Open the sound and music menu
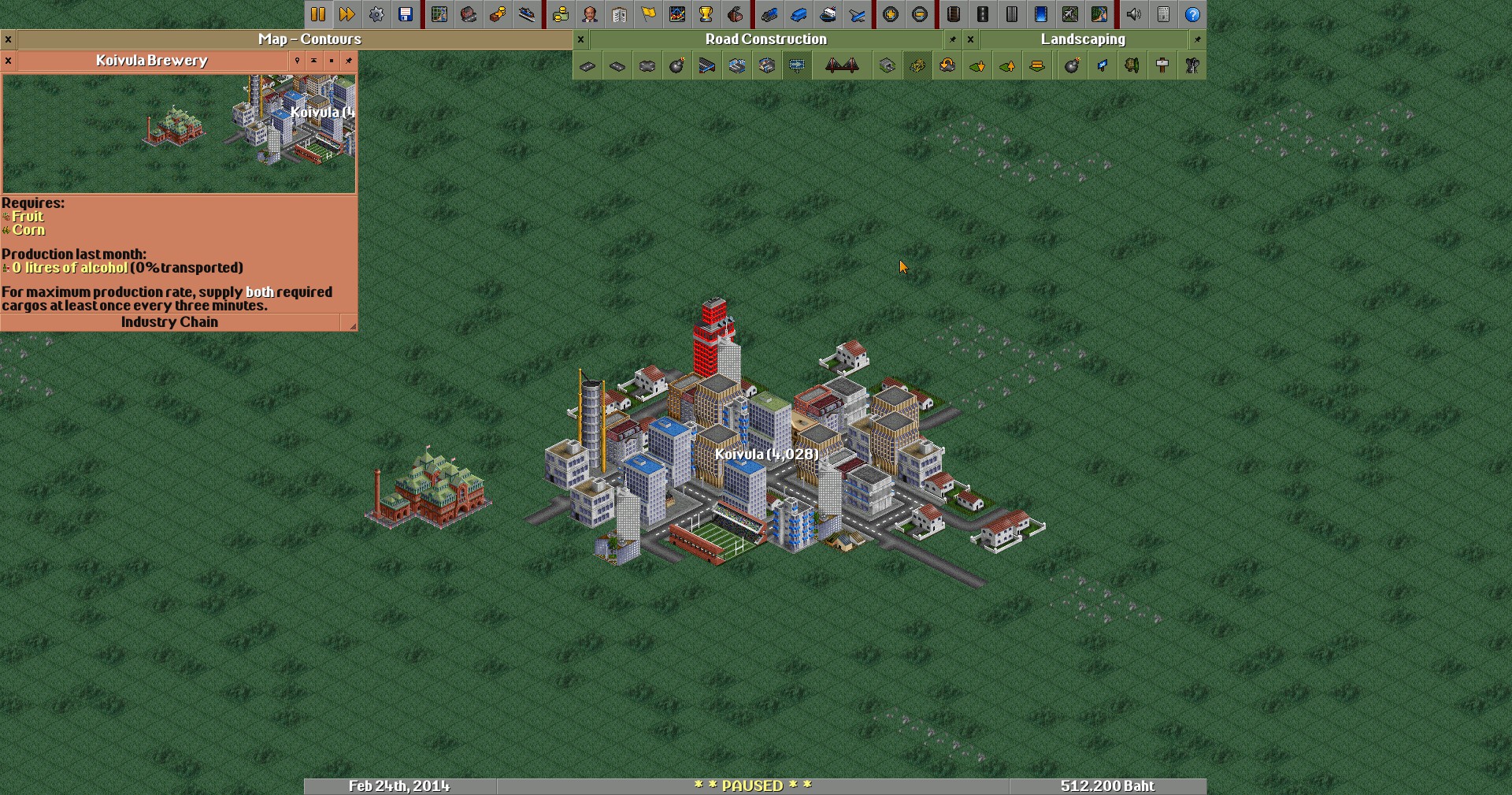 [x=1134, y=14]
